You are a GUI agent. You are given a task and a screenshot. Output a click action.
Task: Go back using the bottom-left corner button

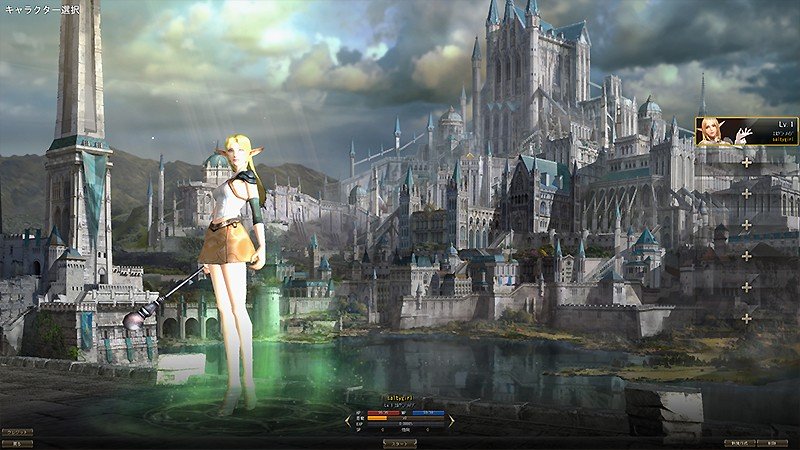coord(17,442)
